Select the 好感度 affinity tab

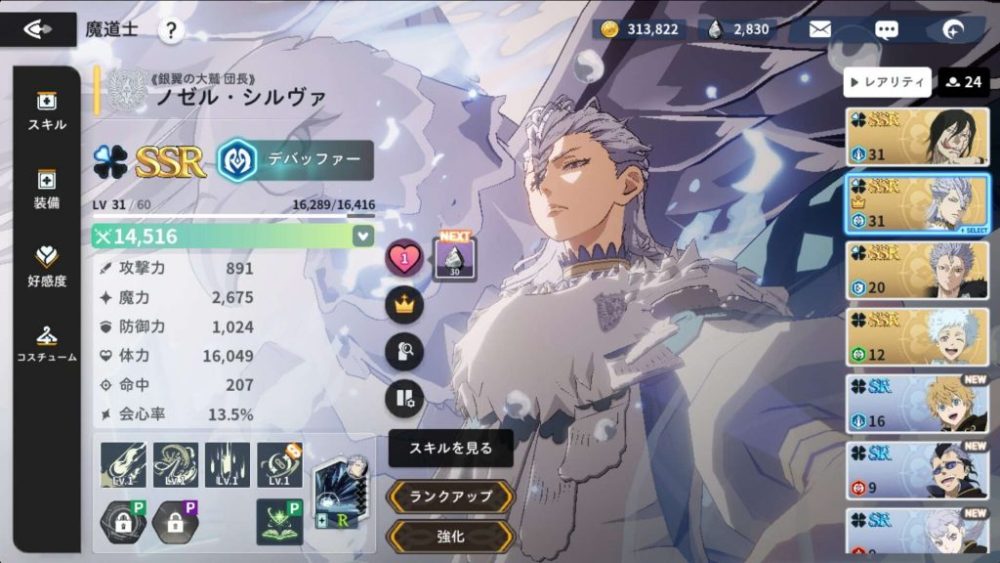47,266
